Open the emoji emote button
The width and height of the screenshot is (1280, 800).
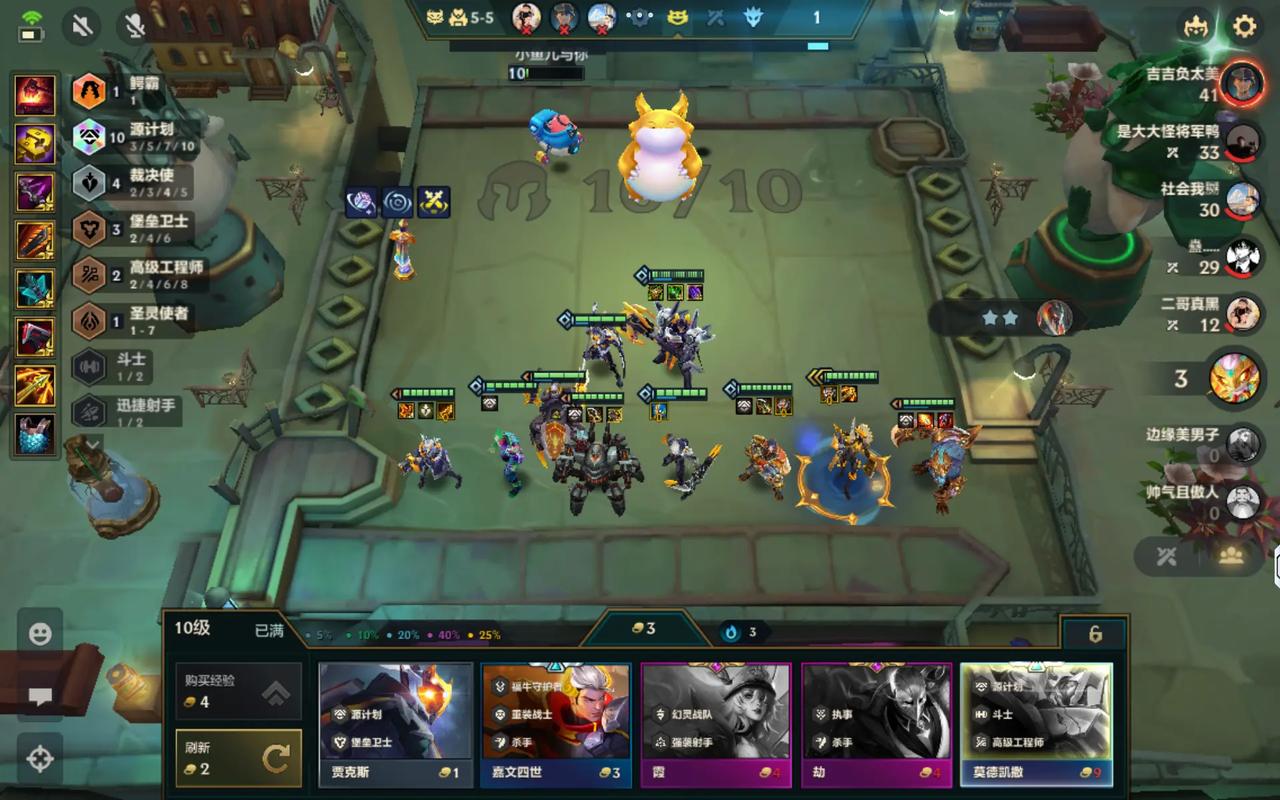[x=40, y=634]
